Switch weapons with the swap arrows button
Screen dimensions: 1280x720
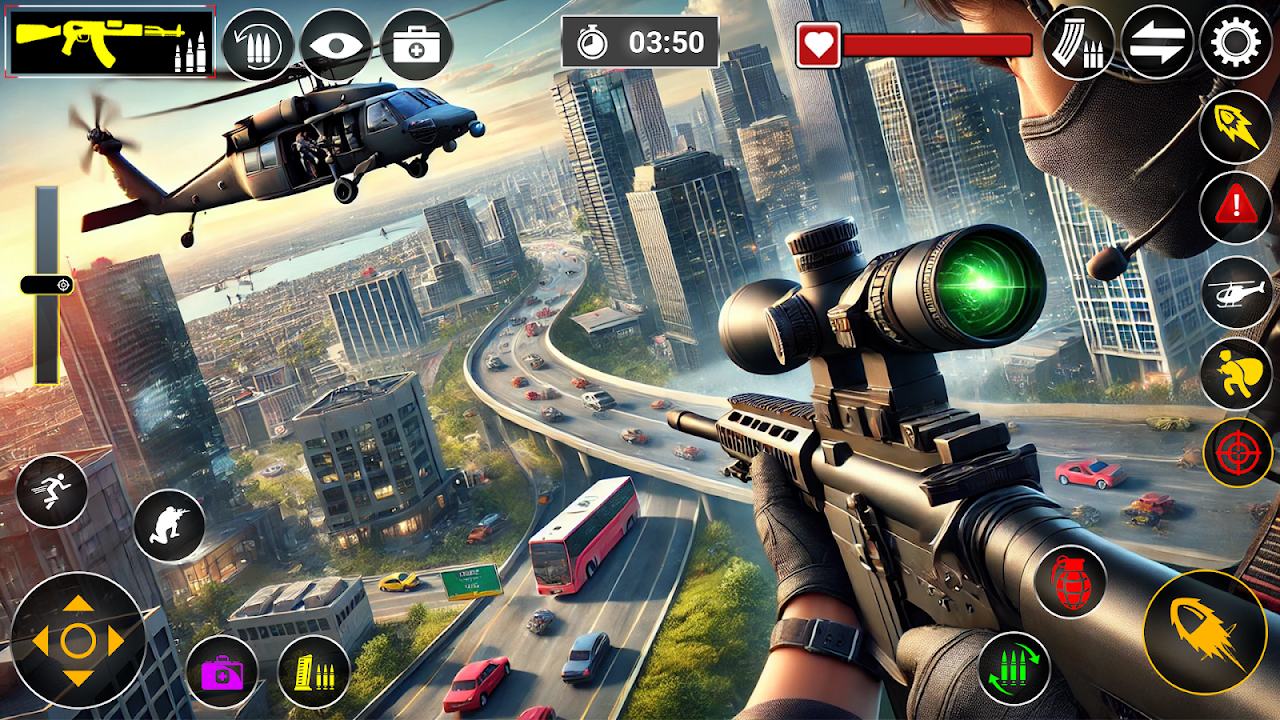pyautogui.click(x=1156, y=44)
